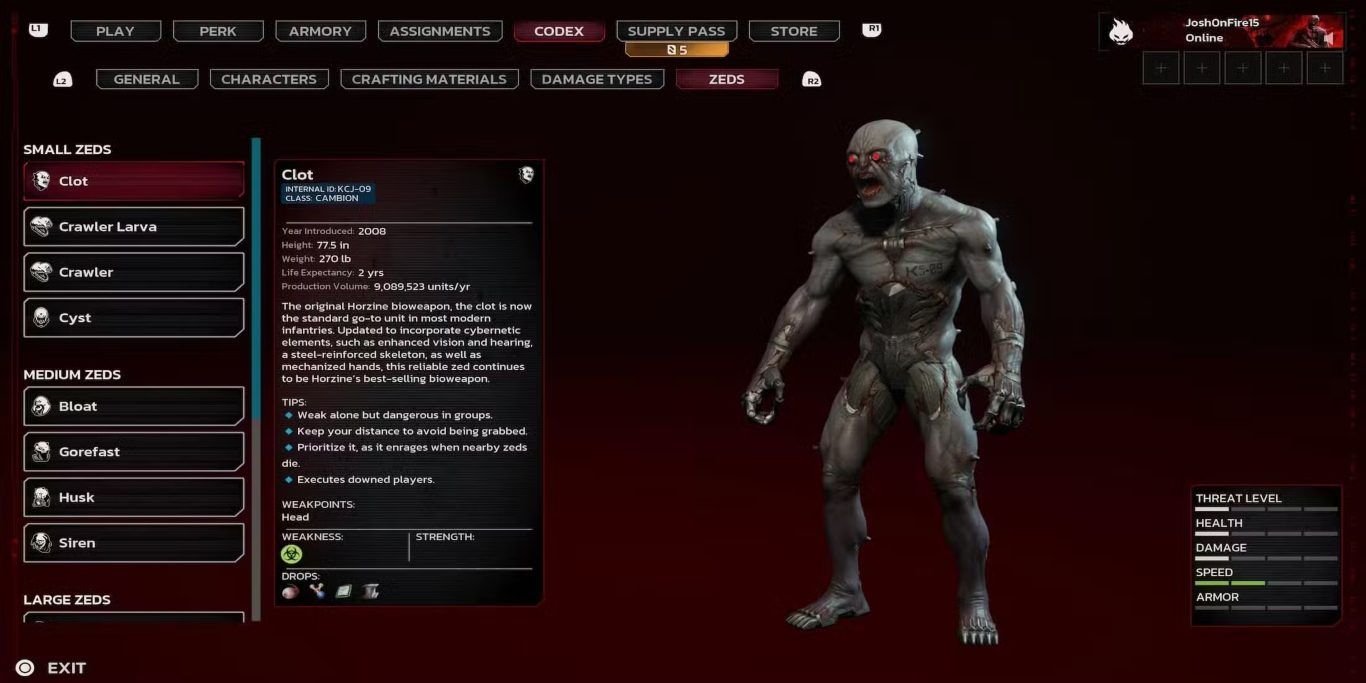
Task: Open the Play tab
Action: coord(115,31)
